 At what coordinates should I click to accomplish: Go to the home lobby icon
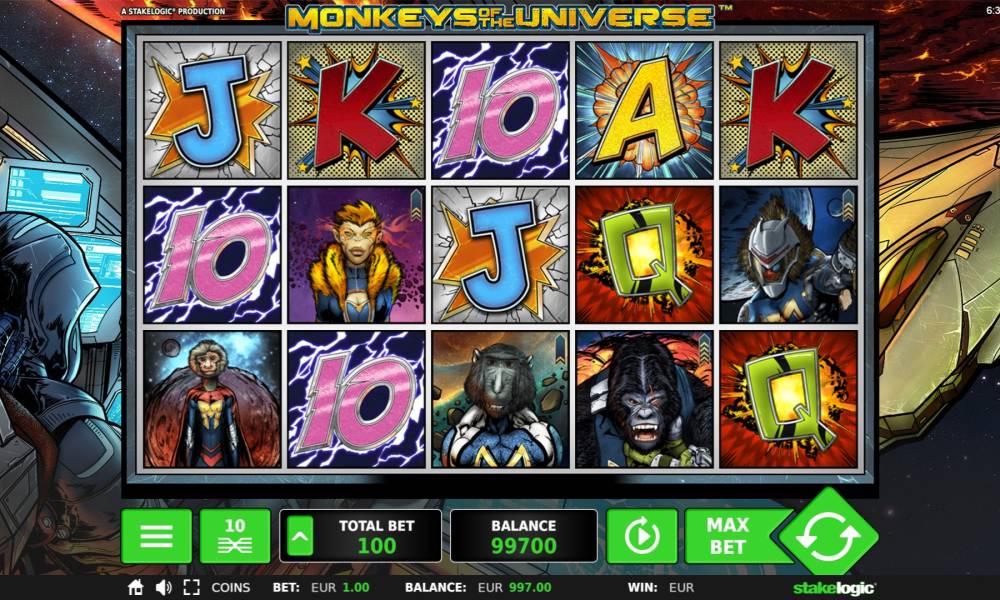[x=136, y=588]
